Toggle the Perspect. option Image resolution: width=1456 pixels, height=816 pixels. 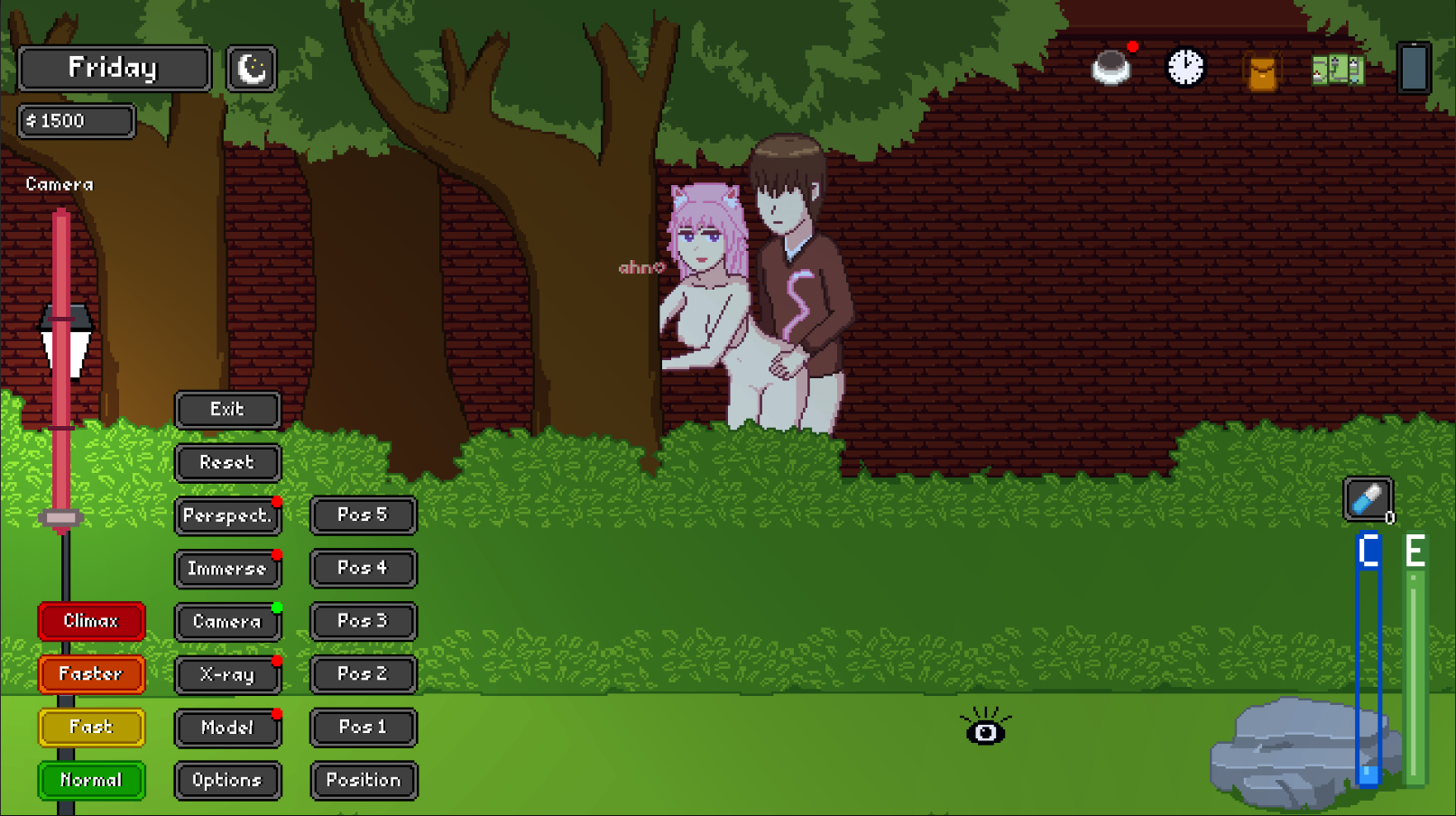pos(227,515)
